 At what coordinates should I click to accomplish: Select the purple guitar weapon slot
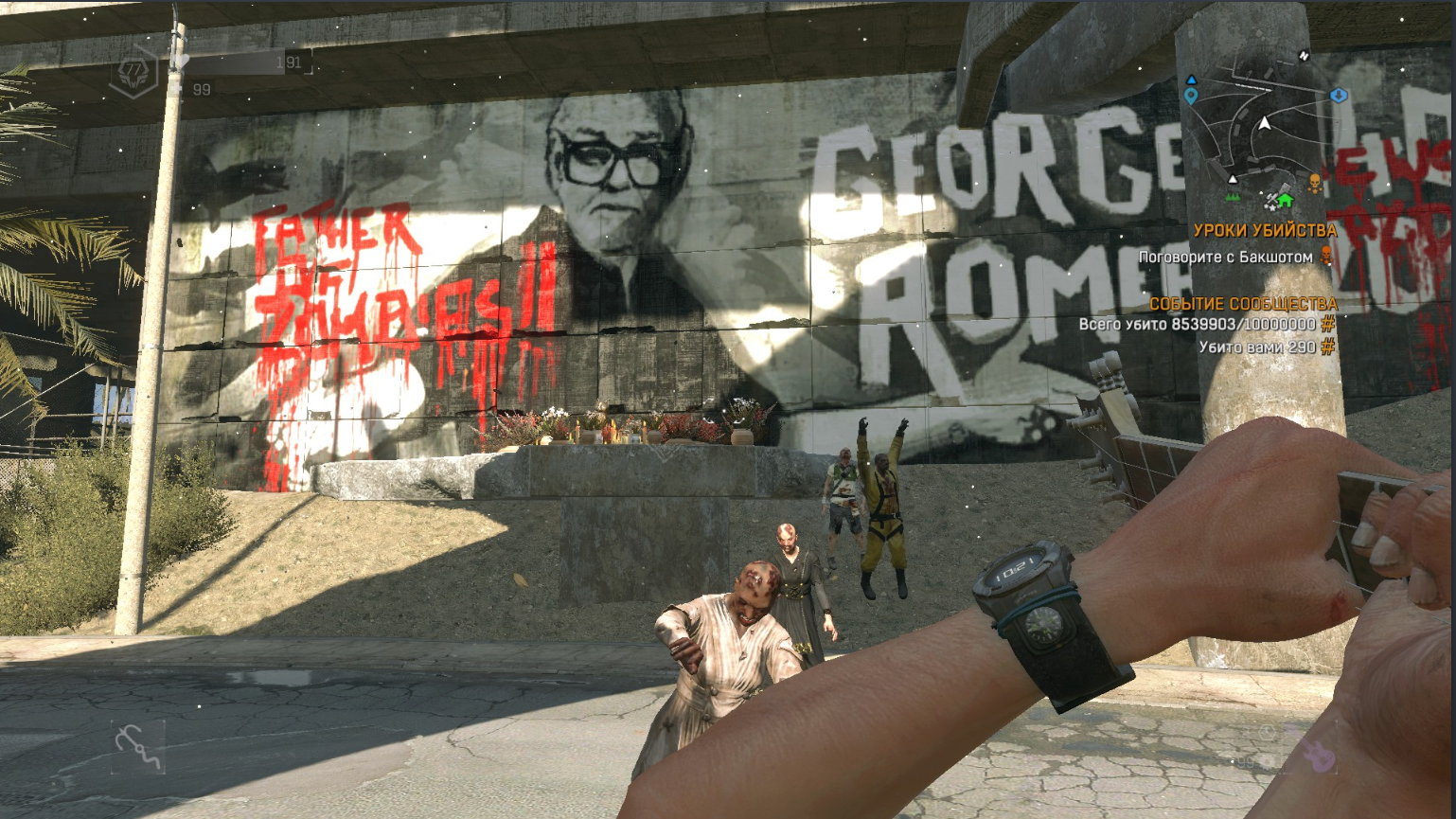point(1317,756)
